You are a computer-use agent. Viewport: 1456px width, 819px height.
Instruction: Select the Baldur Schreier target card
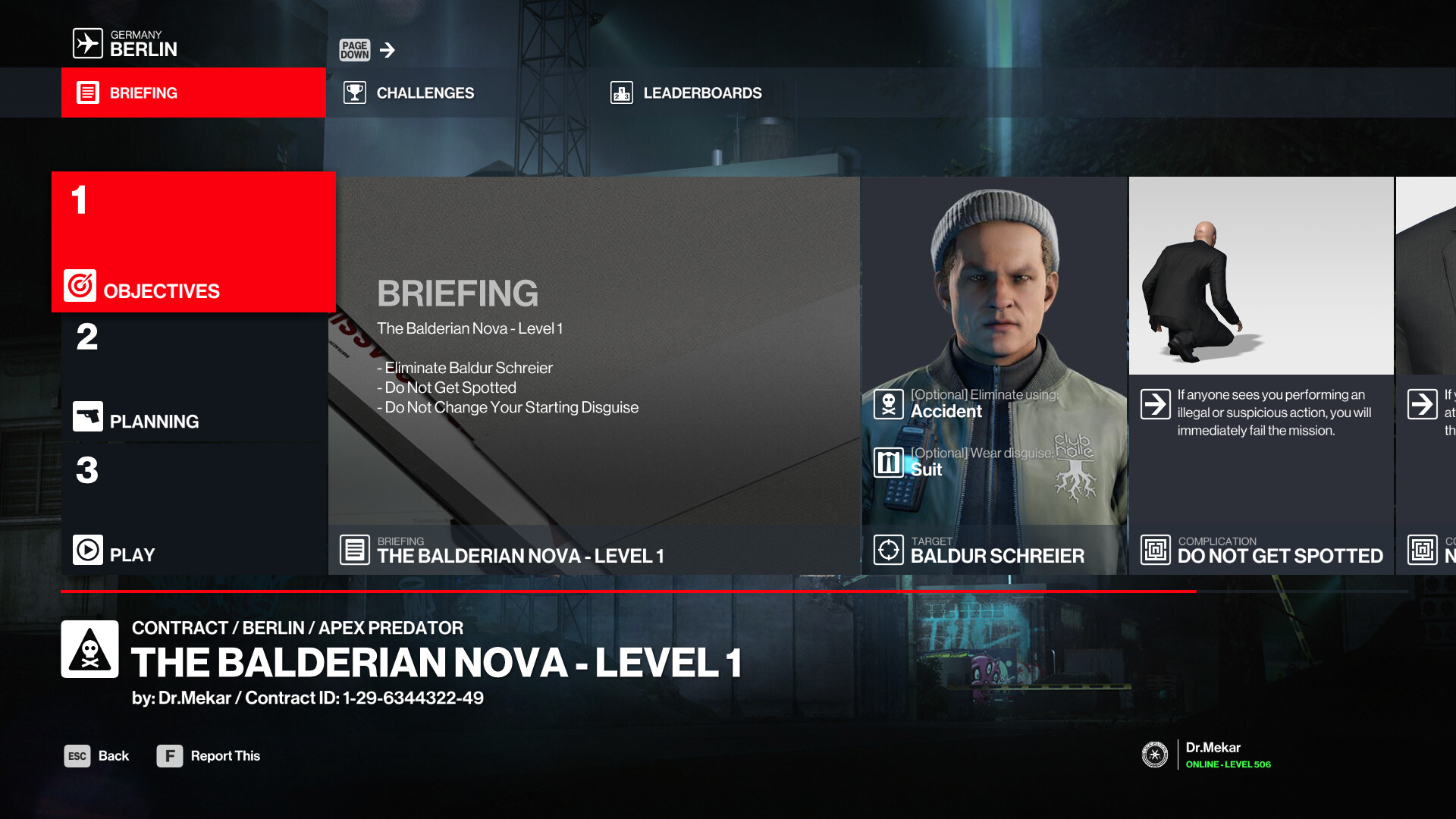click(x=994, y=375)
